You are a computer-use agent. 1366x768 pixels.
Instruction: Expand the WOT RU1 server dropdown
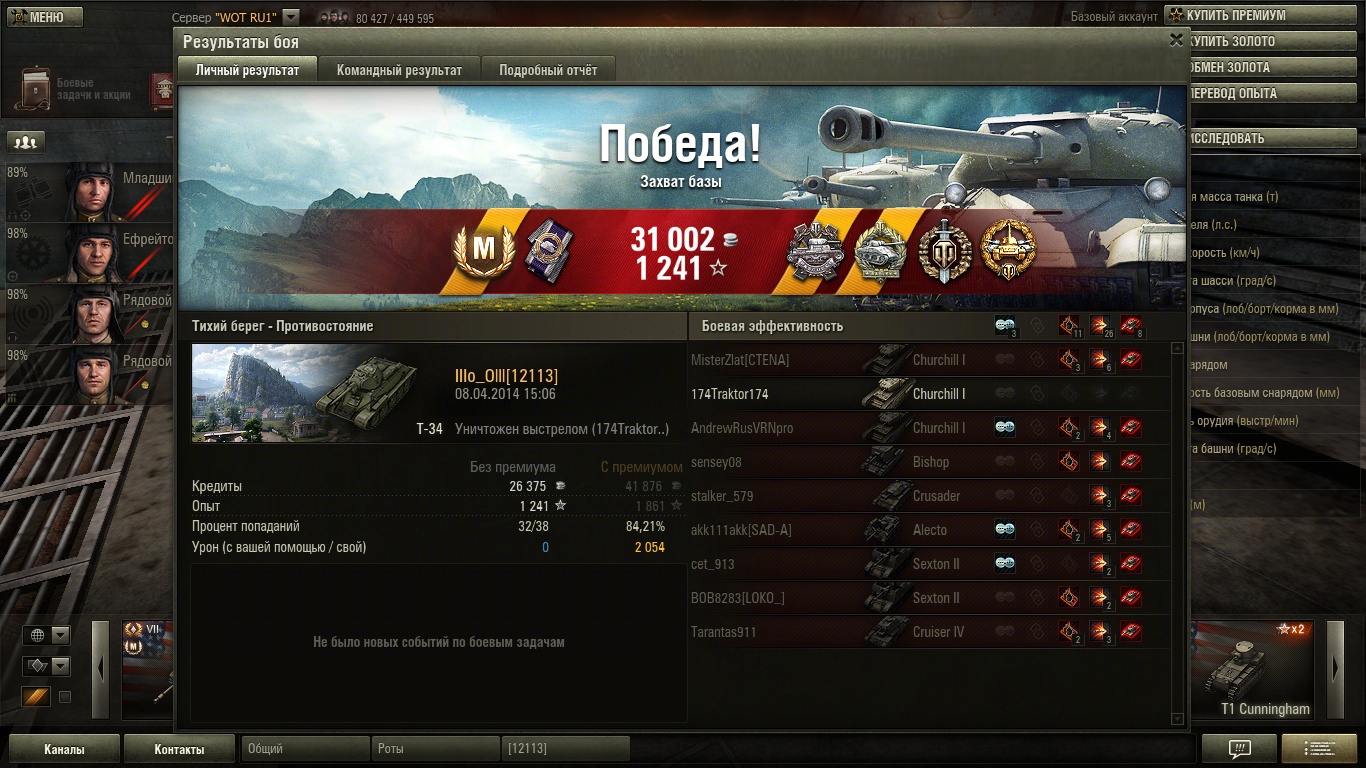click(290, 17)
